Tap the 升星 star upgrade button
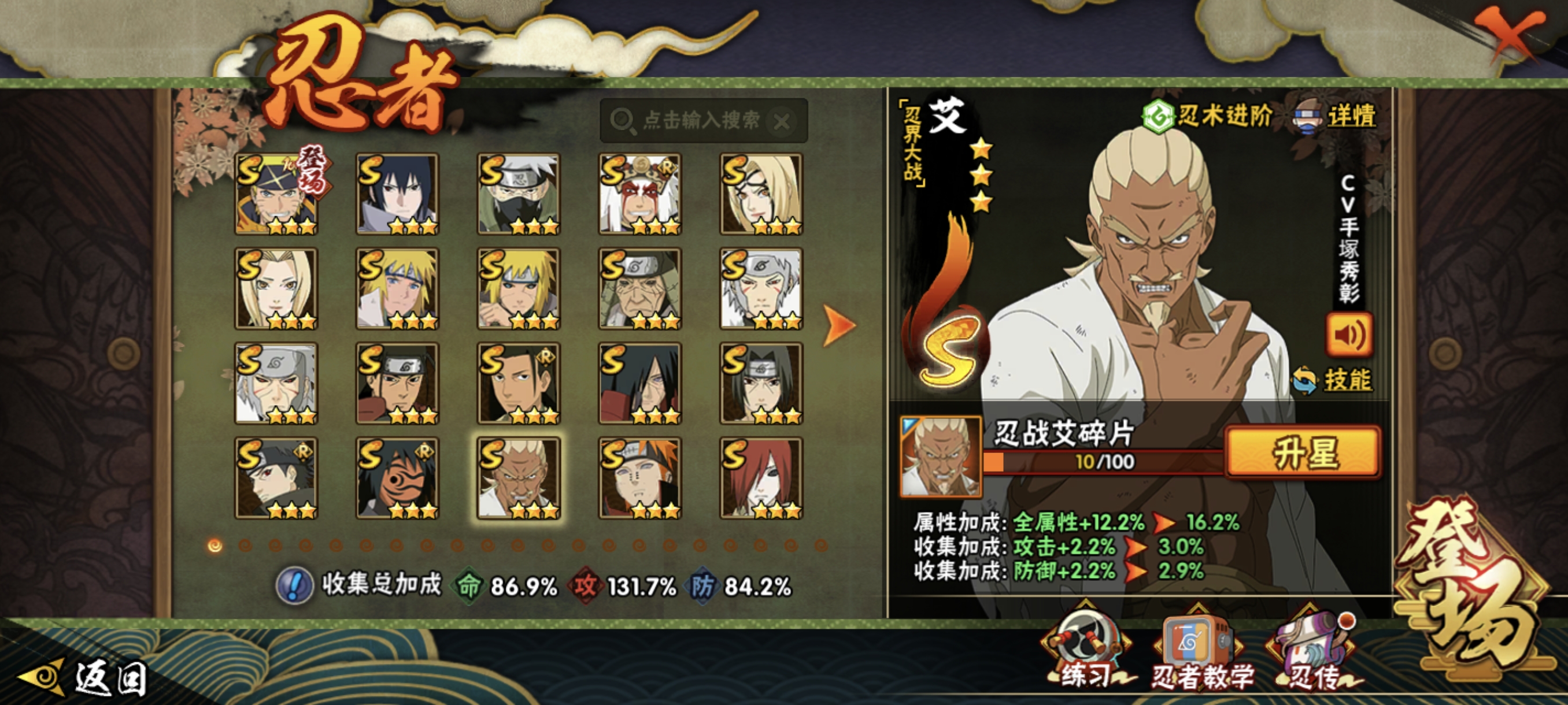Viewport: 1568px width, 705px height. point(1303,452)
